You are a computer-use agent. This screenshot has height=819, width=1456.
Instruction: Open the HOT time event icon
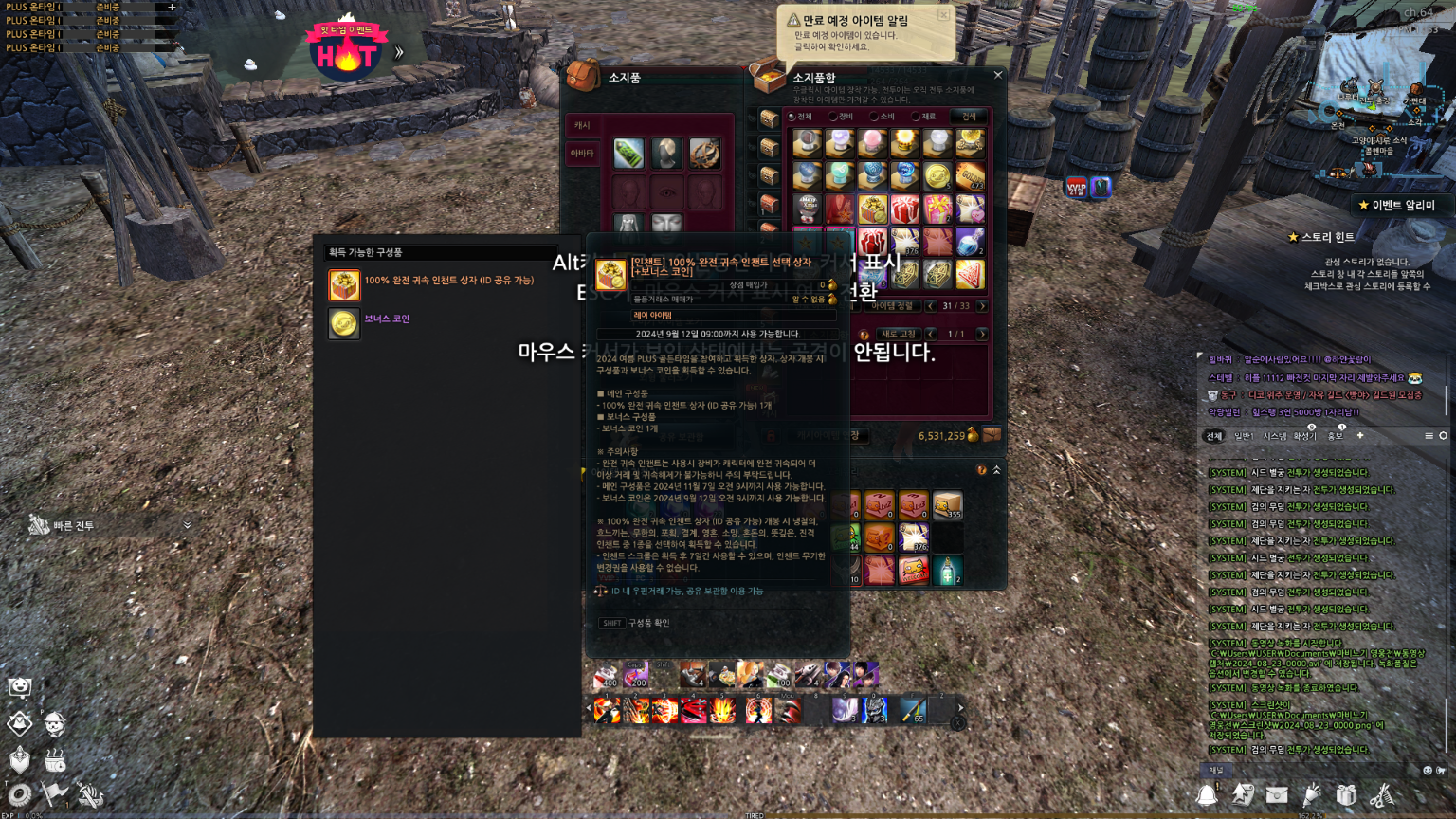point(345,55)
